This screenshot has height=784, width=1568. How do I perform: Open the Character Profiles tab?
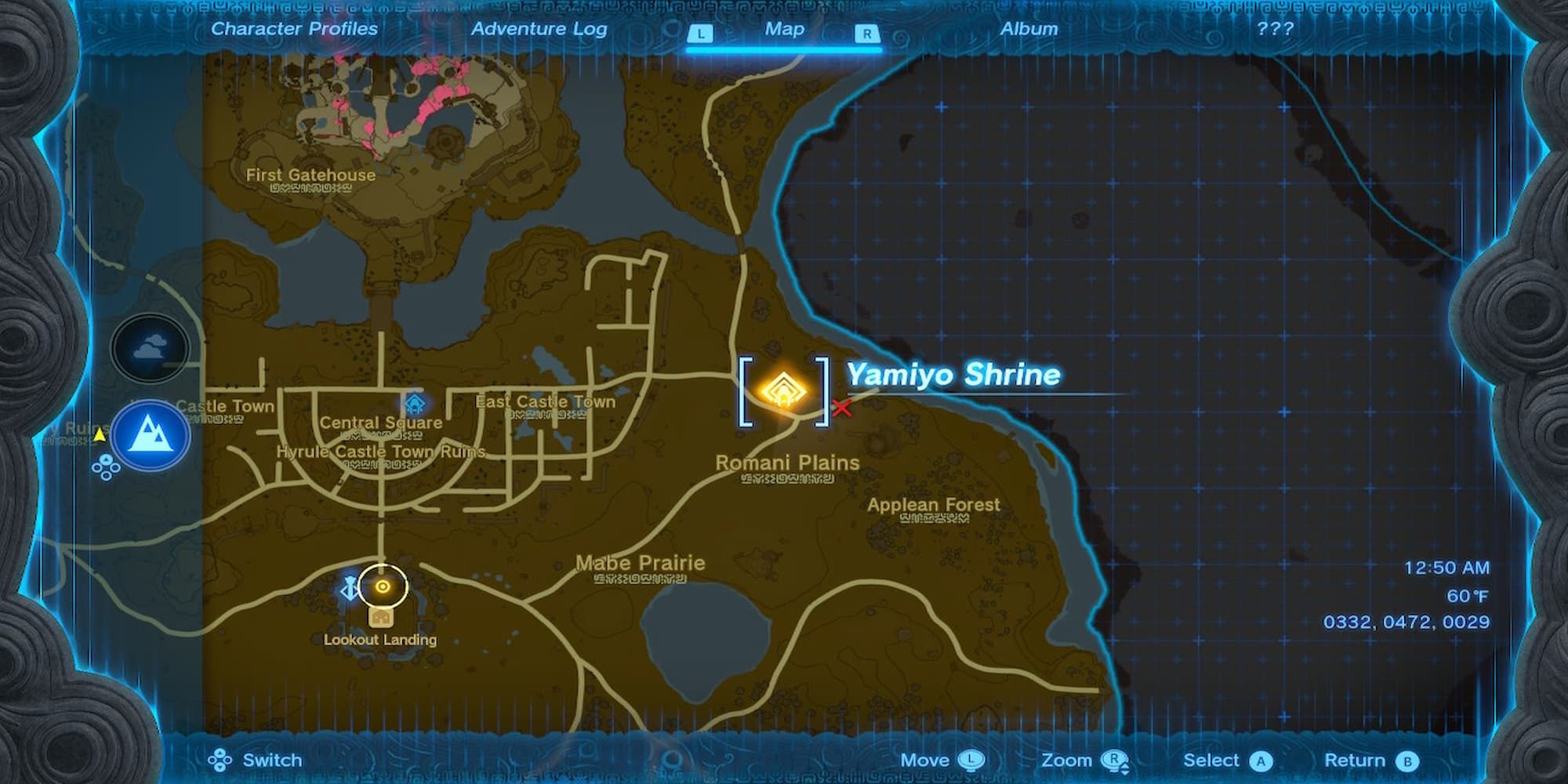pos(294,29)
